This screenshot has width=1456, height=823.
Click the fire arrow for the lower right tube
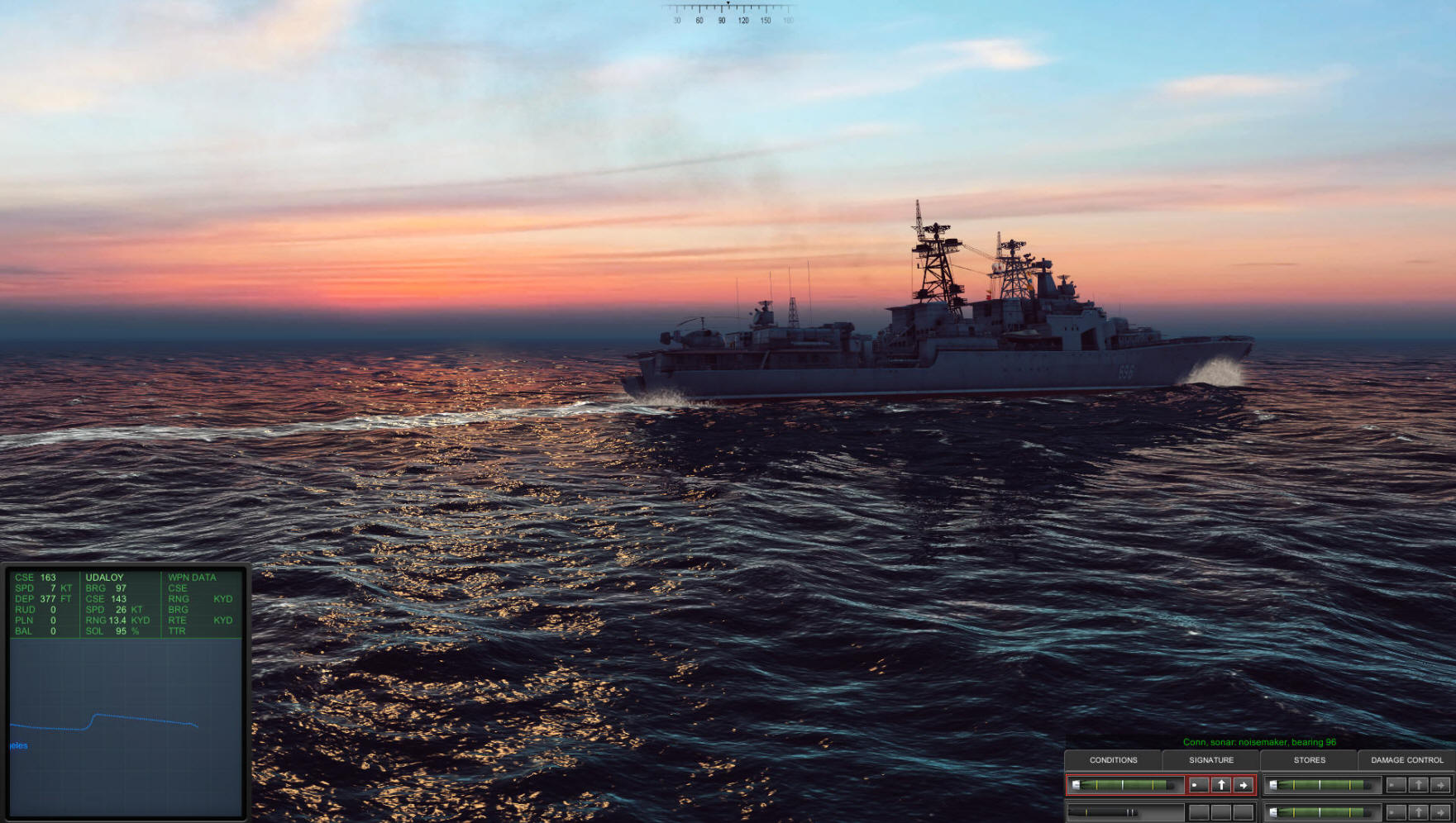pyautogui.click(x=1440, y=812)
